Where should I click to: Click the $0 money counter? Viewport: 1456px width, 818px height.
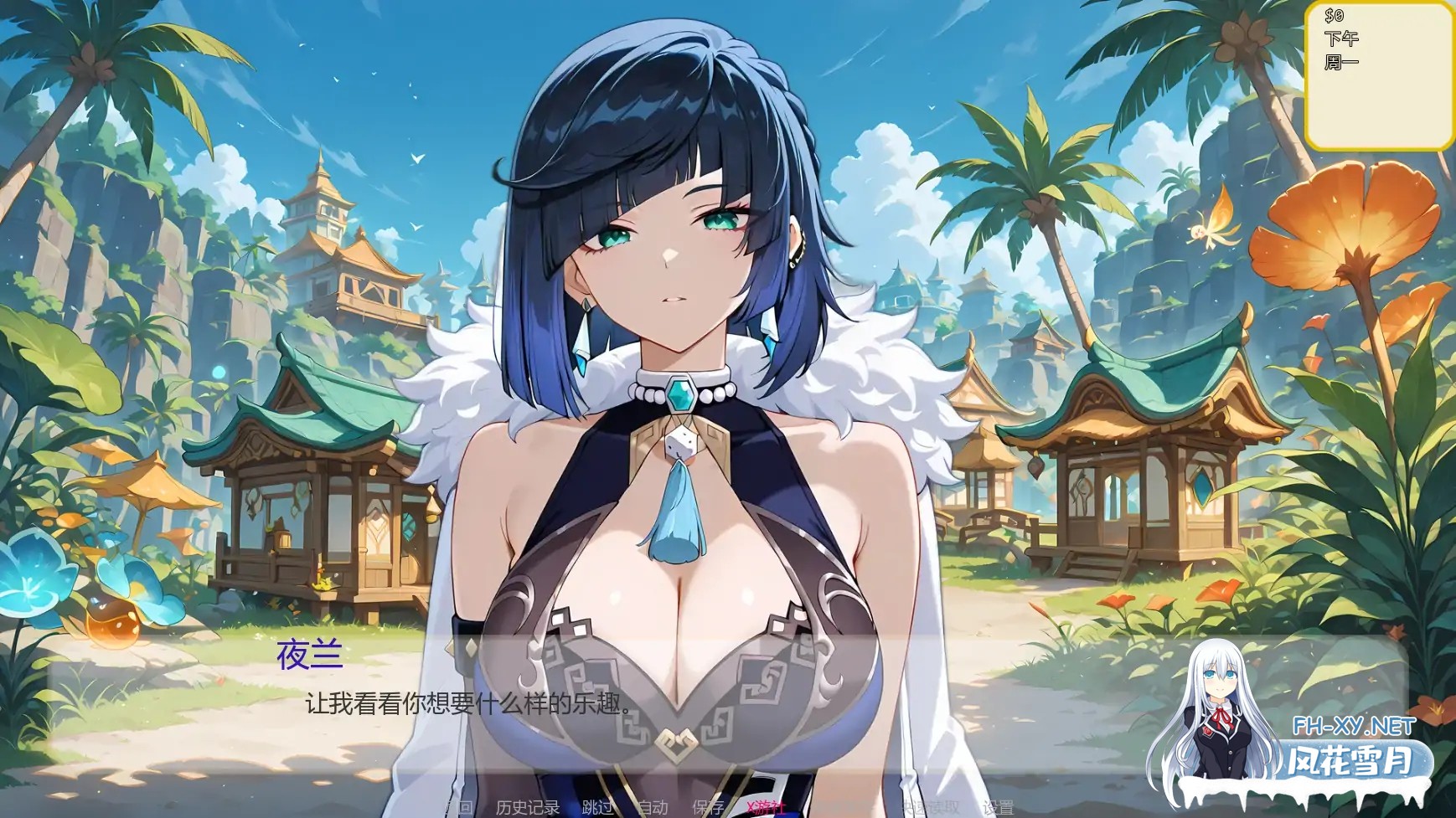(x=1335, y=15)
